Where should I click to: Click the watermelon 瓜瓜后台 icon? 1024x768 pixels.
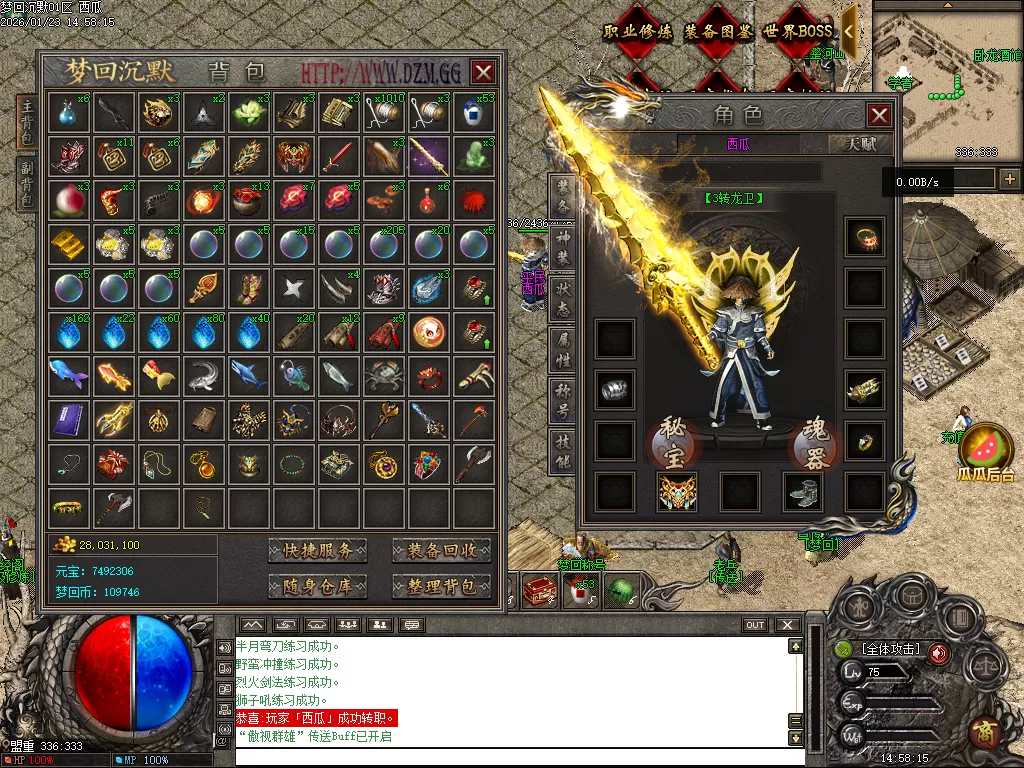[x=985, y=449]
